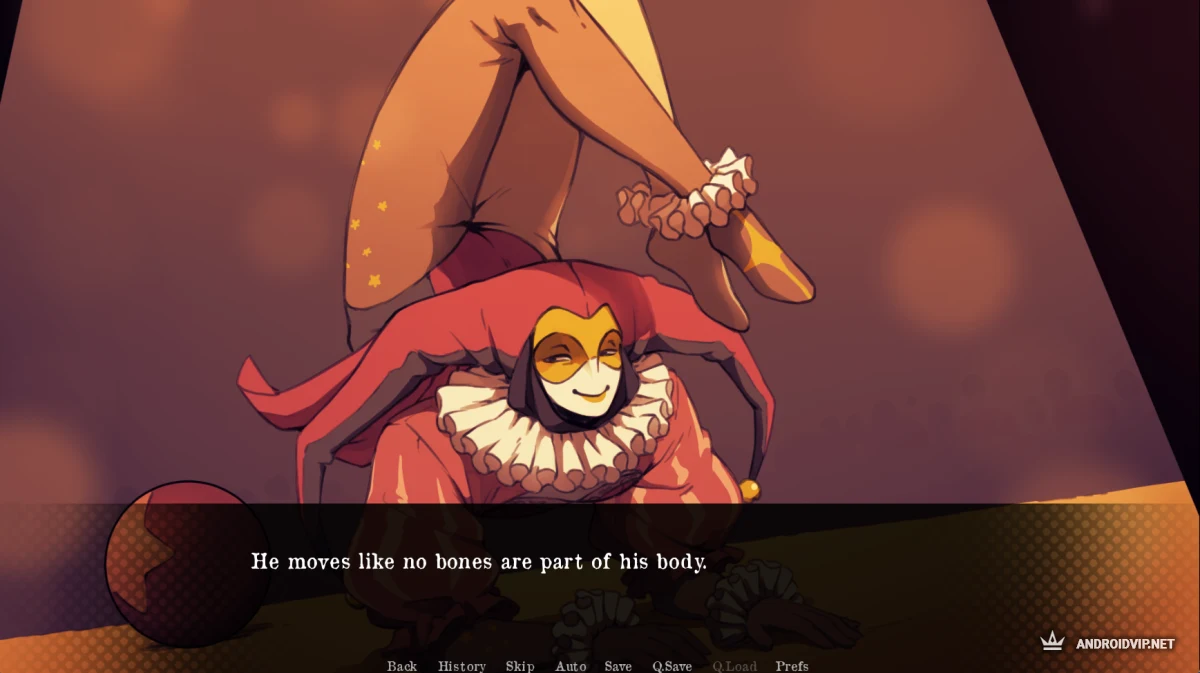
Task: Click the dialogue text to continue
Action: pyautogui.click(x=478, y=562)
